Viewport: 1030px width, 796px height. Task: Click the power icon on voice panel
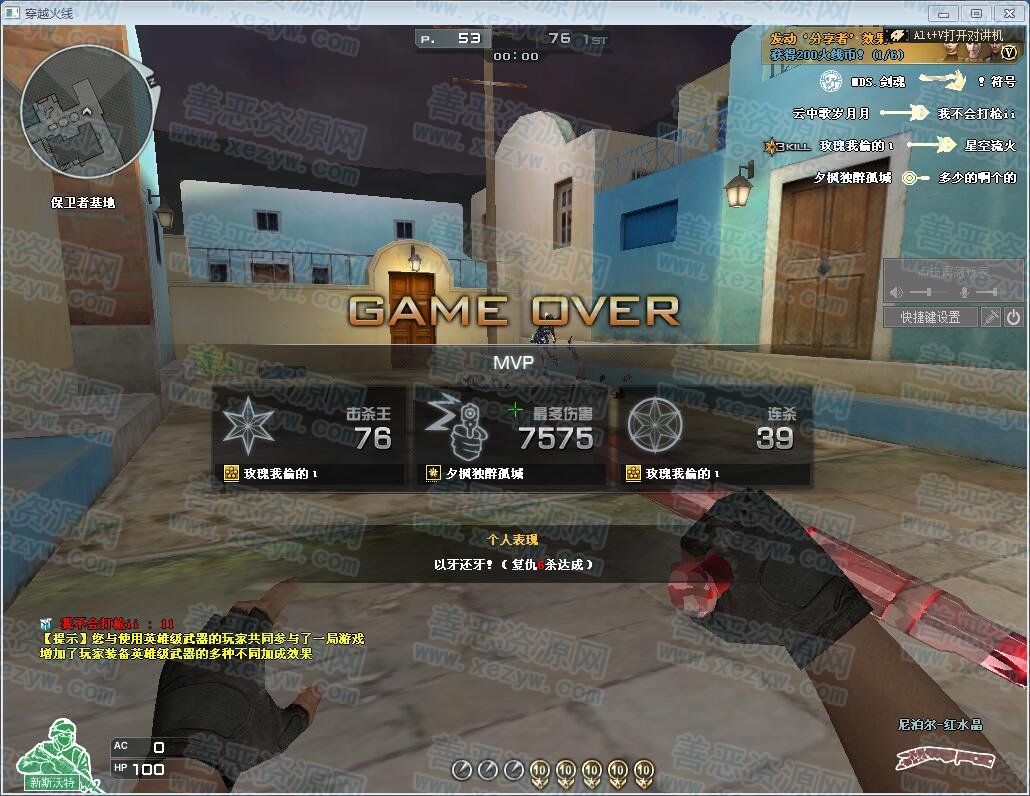pos(1013,317)
